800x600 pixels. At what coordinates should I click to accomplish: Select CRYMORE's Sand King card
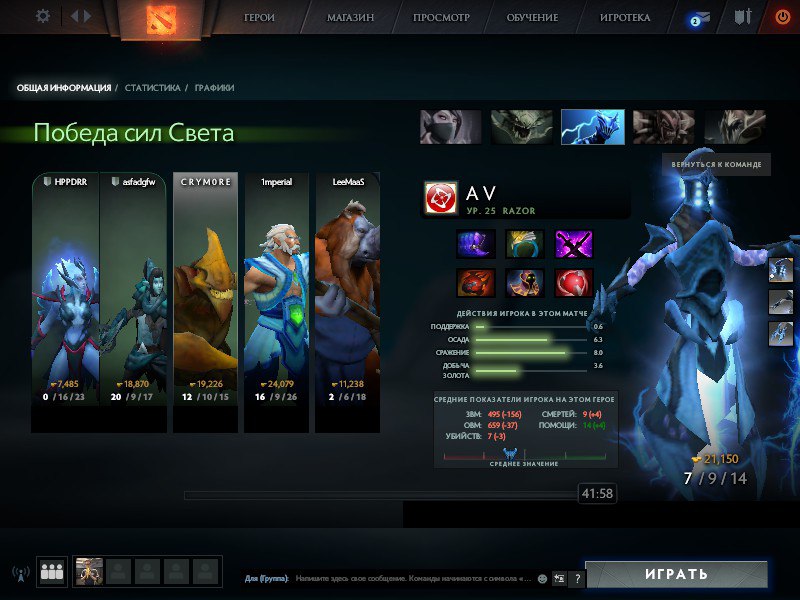[x=206, y=302]
